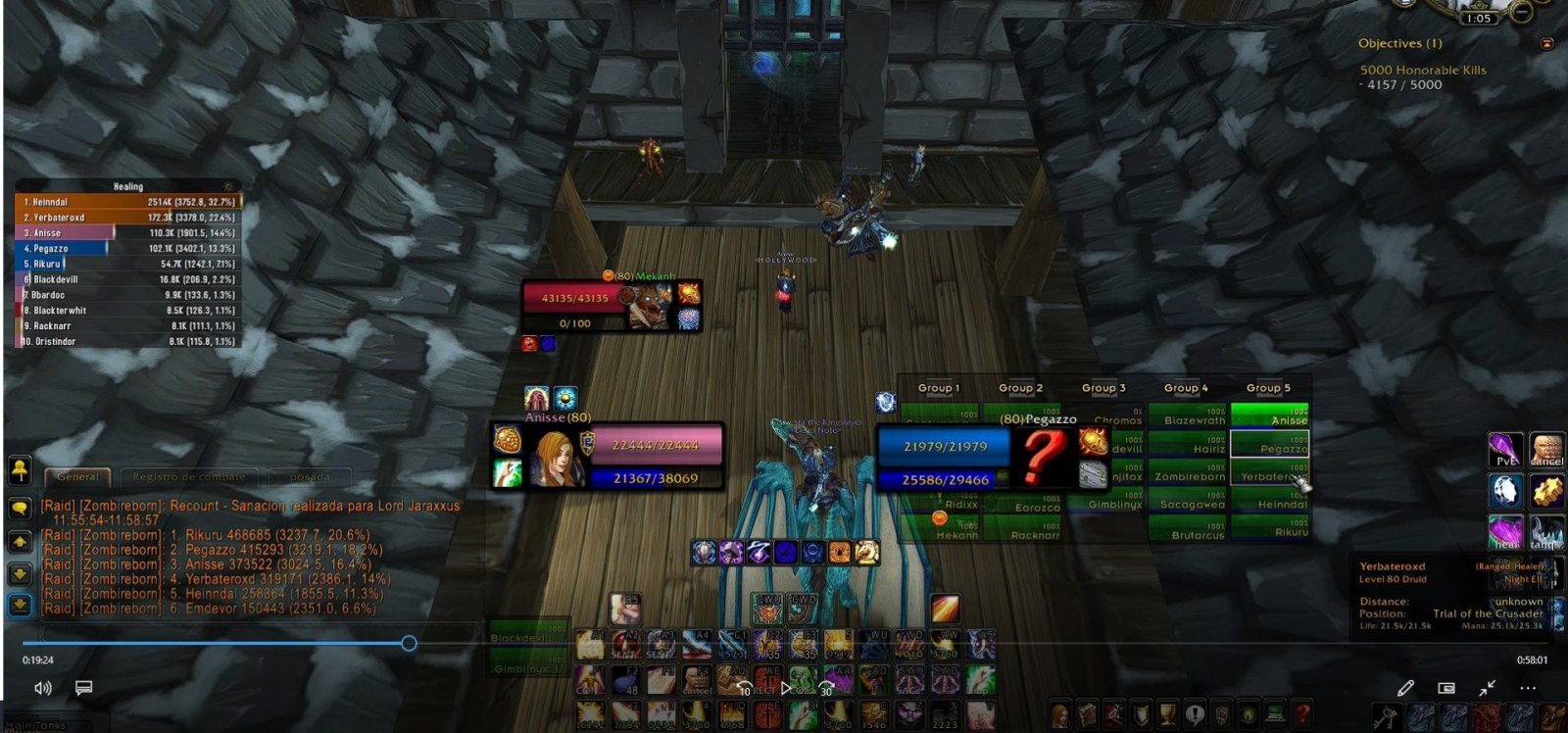Jump chat to the bottom
The height and width of the screenshot is (733, 1568).
pyautogui.click(x=20, y=606)
